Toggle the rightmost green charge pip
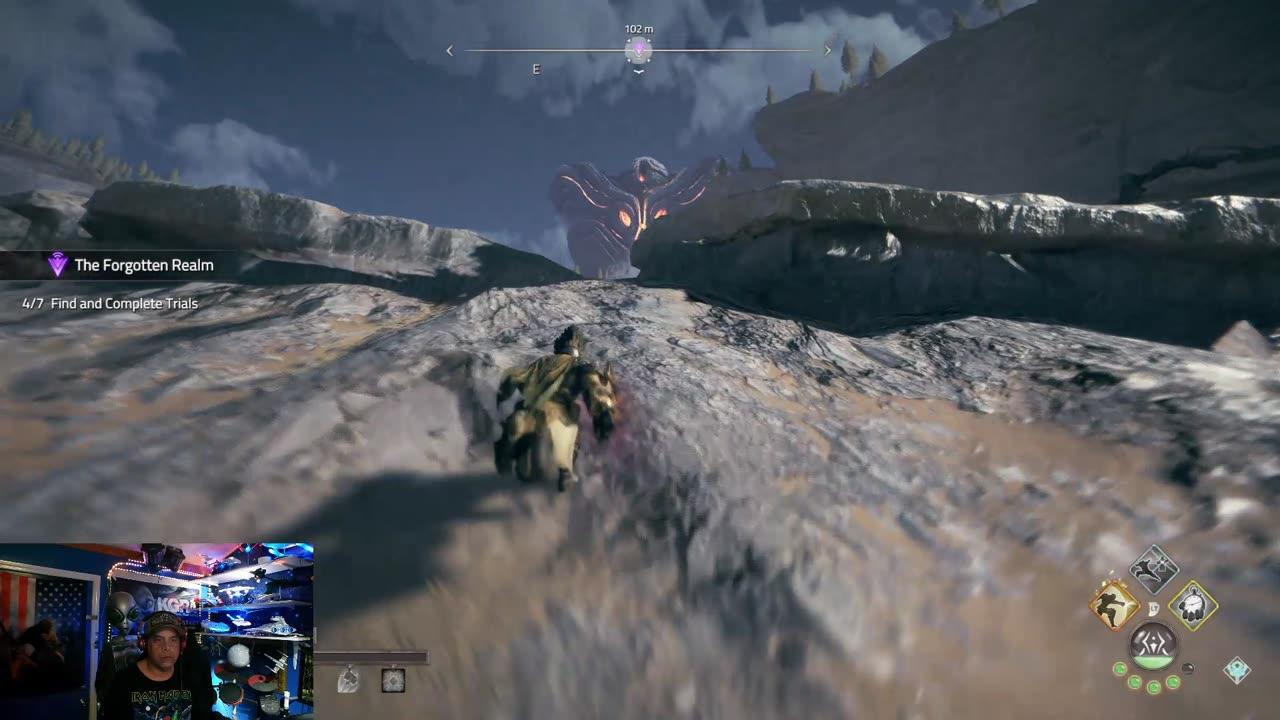This screenshot has width=1280, height=720. [1172, 682]
